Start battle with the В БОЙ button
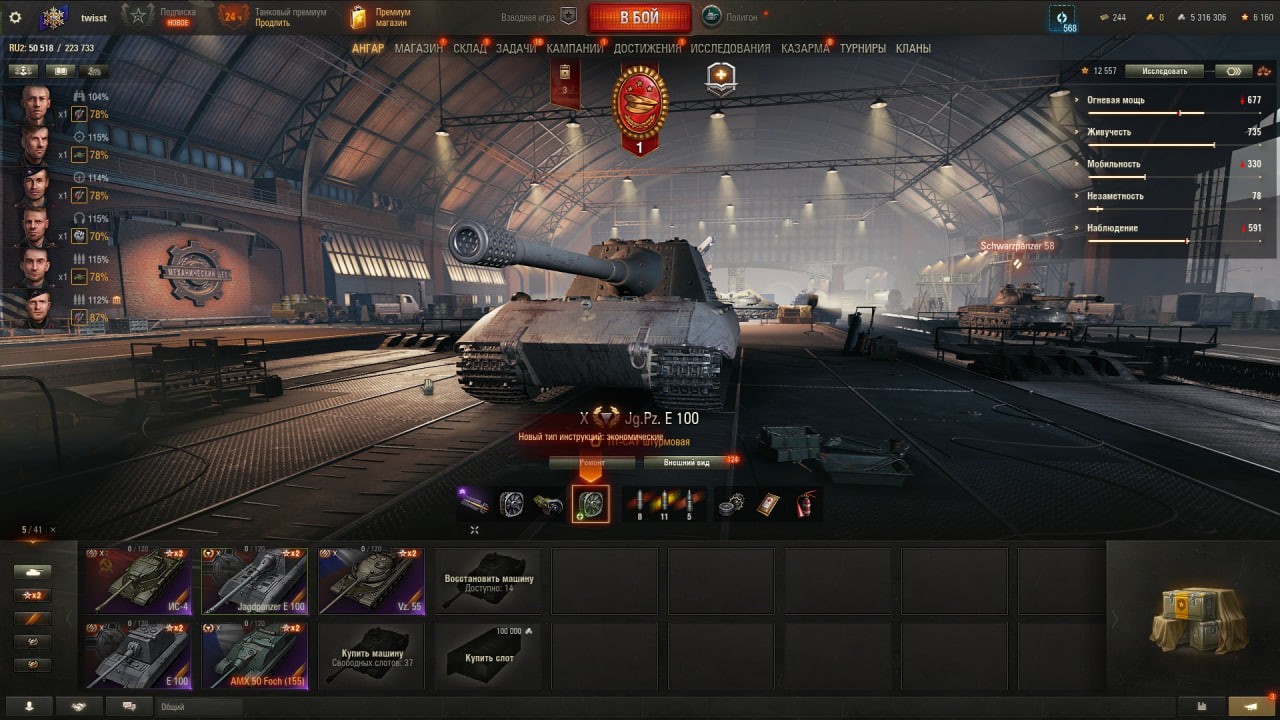This screenshot has width=1280, height=720. [x=639, y=18]
